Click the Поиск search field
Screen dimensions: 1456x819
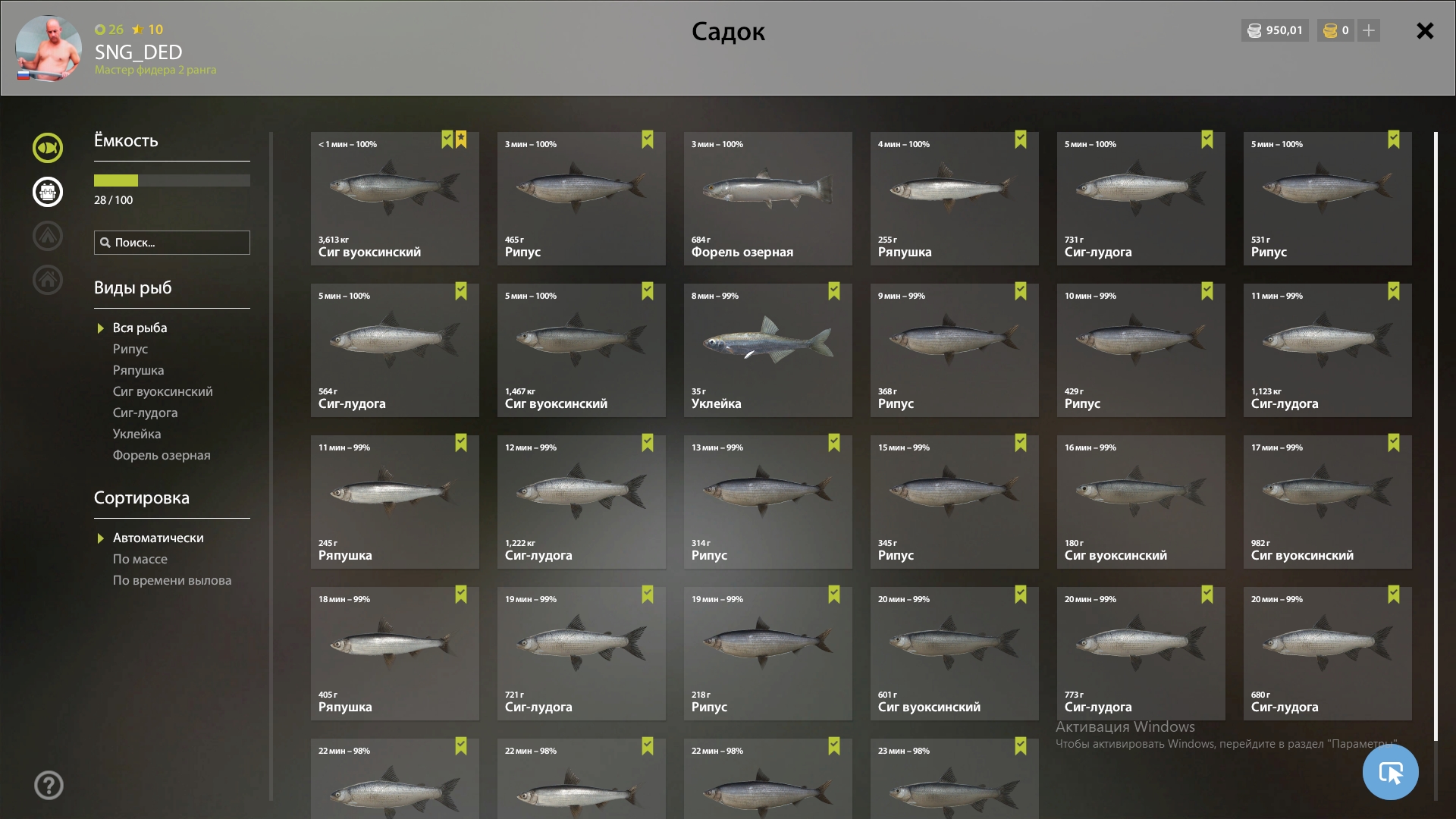point(172,243)
